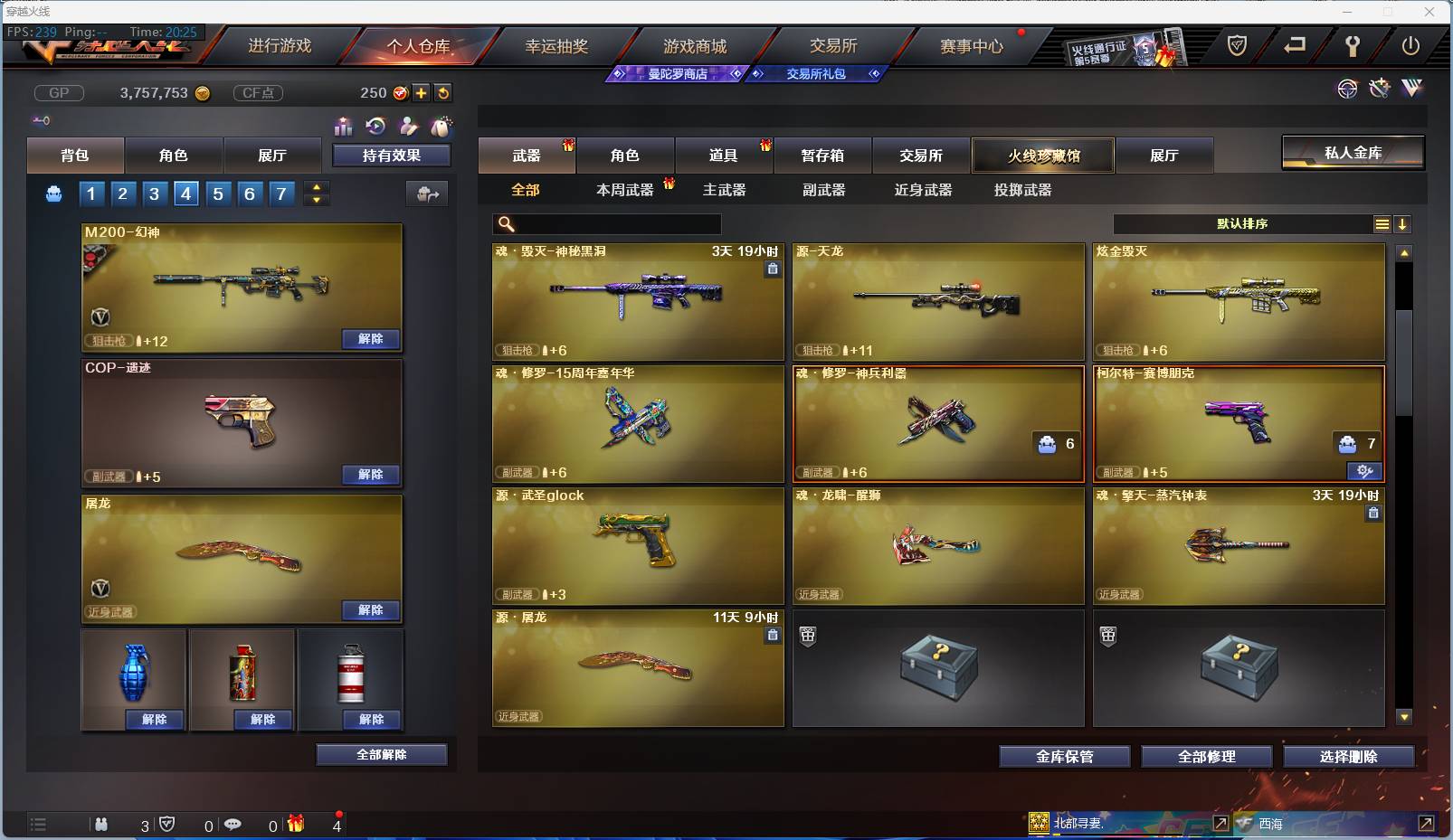The width and height of the screenshot is (1453, 840).
Task: Open the friends icon on the bottom status bar
Action: [101, 825]
